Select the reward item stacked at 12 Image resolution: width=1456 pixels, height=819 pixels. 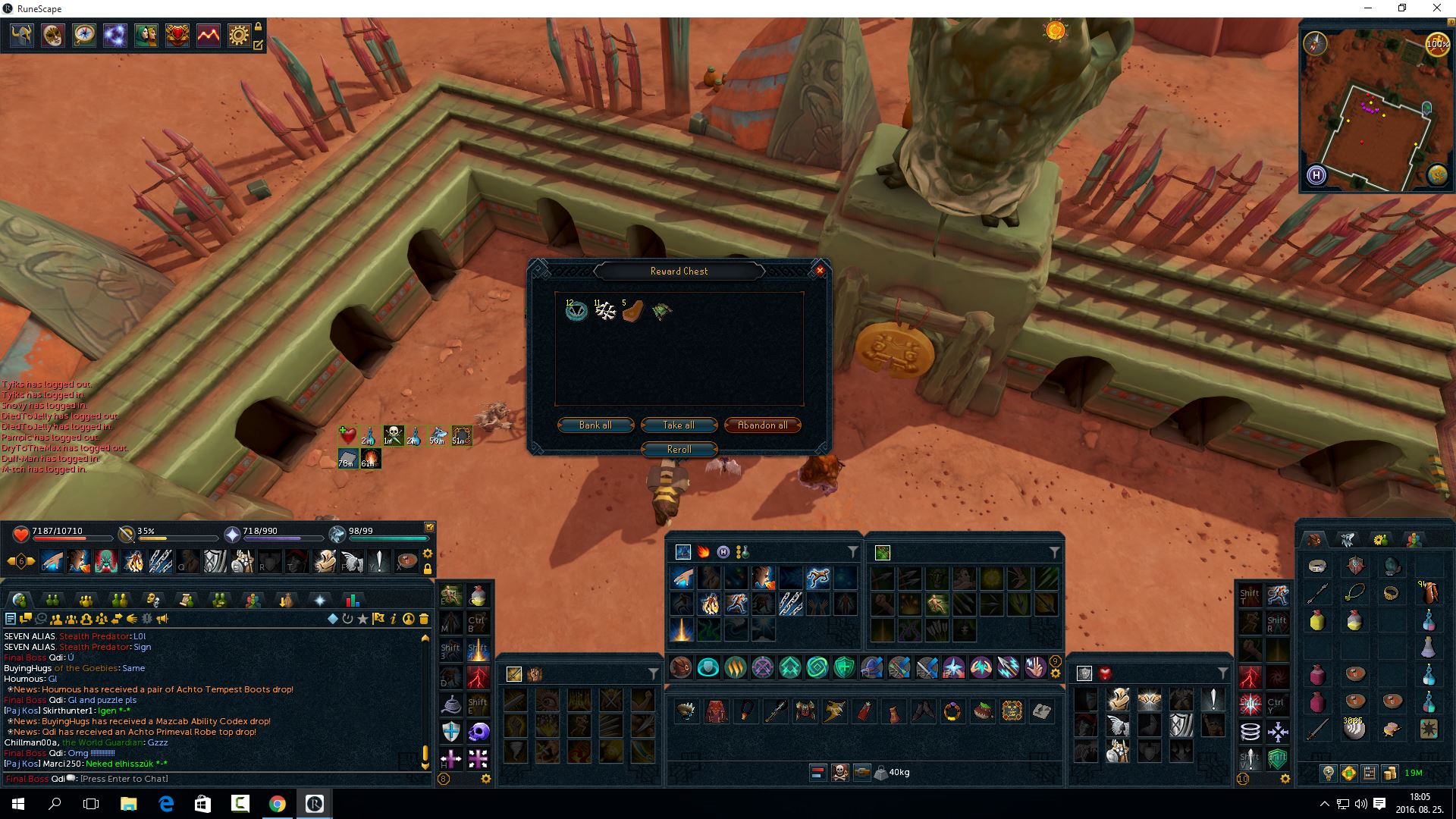click(x=576, y=310)
